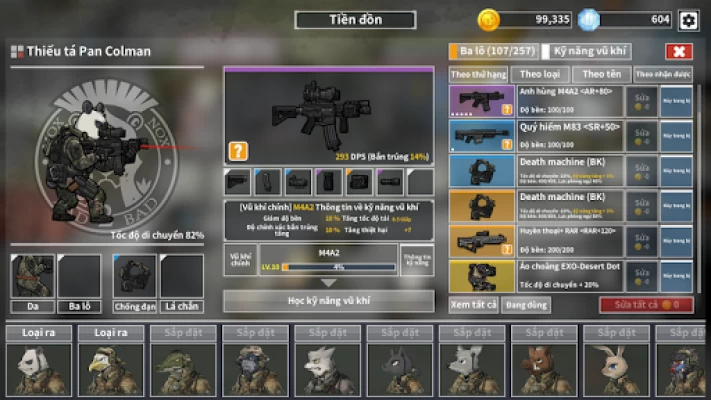Open the settings gear menu

pos(688,20)
